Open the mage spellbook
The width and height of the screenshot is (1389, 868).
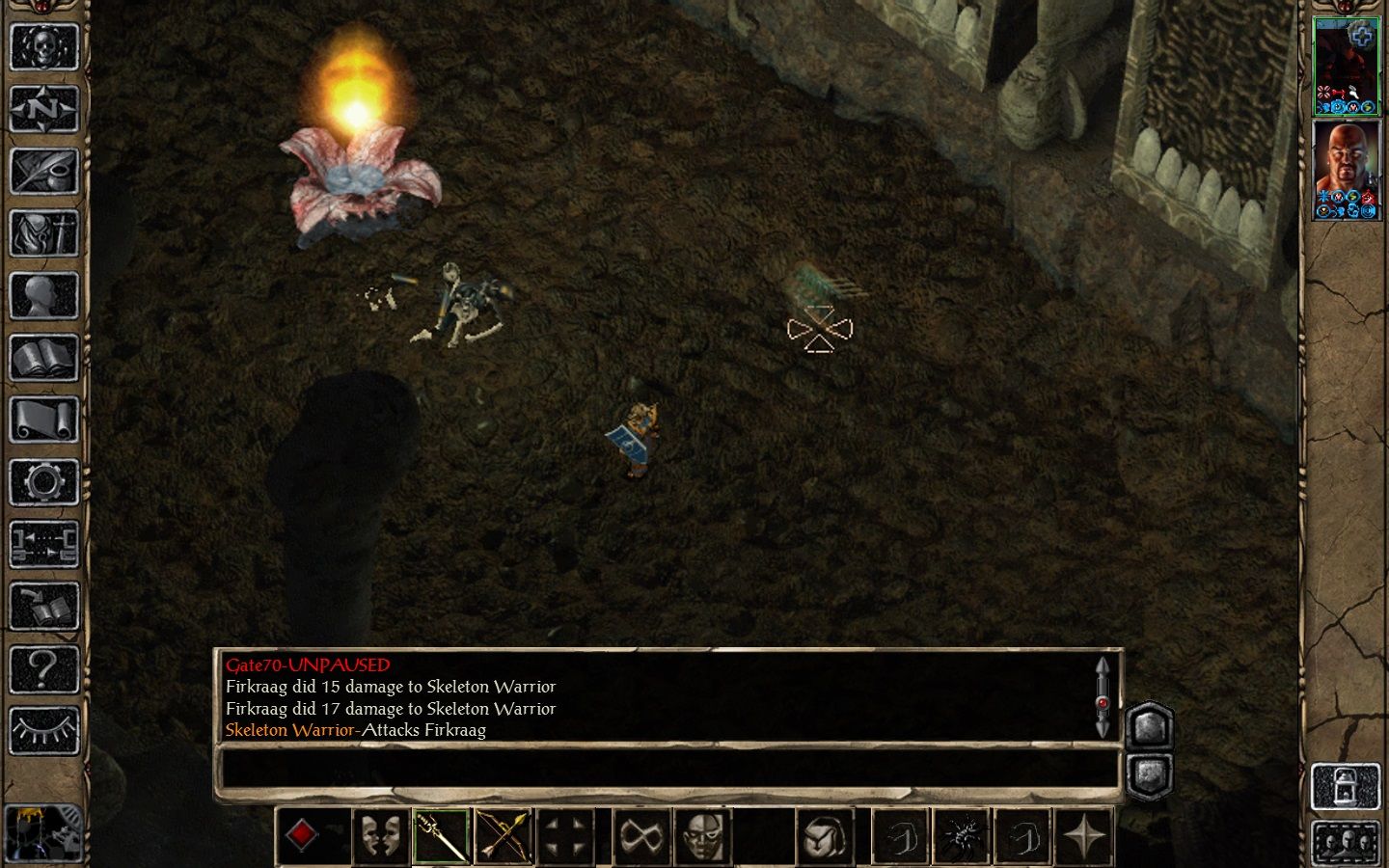click(x=43, y=358)
